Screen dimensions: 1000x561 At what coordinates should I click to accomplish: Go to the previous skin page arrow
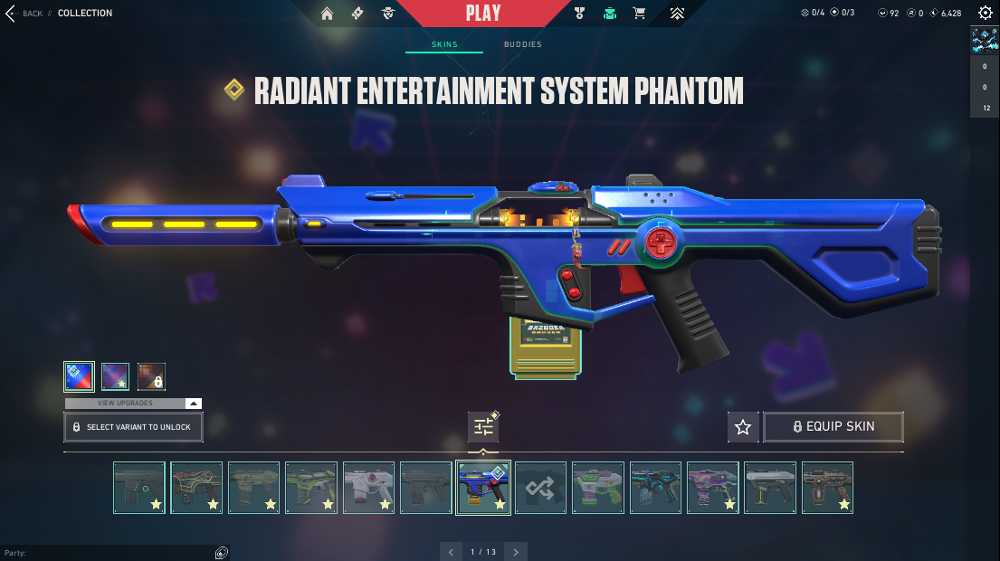point(452,552)
